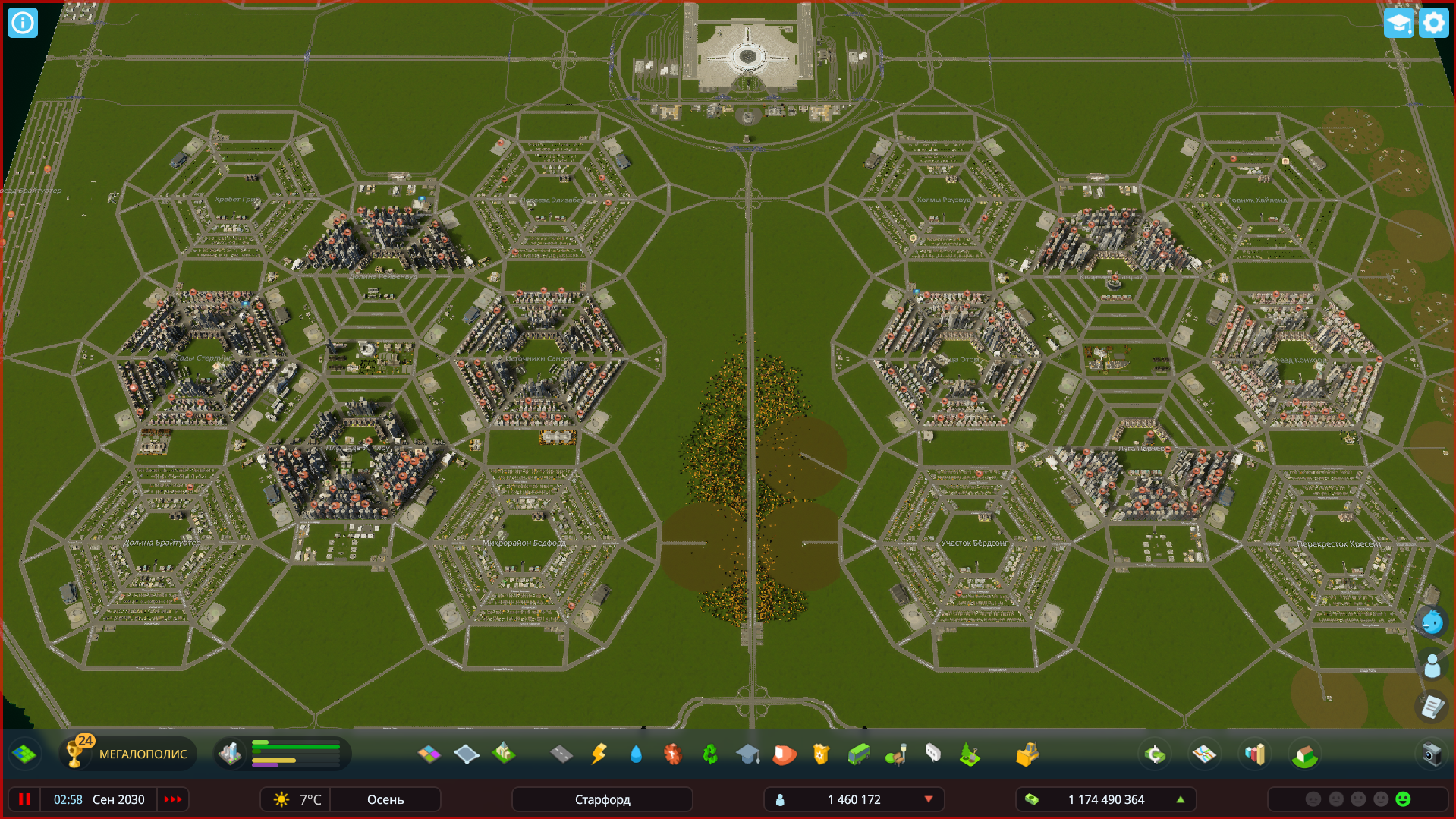
Task: Open the city information panel
Action: (x=23, y=23)
